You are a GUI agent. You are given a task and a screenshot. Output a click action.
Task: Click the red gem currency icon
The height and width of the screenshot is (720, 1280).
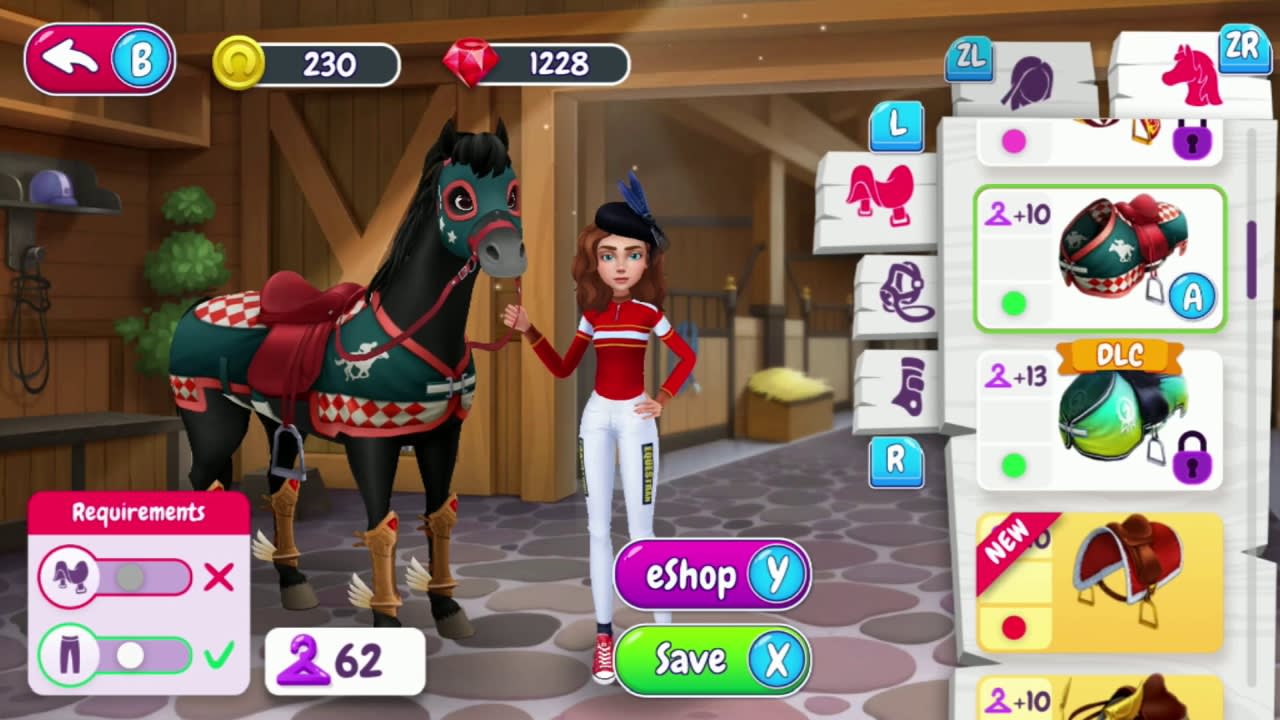click(474, 64)
